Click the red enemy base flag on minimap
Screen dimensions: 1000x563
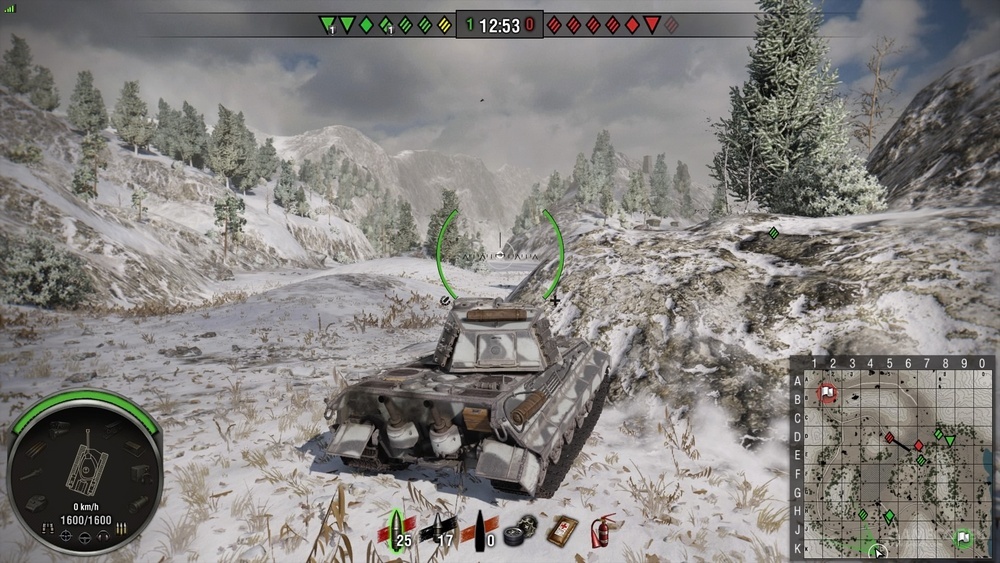[827, 391]
